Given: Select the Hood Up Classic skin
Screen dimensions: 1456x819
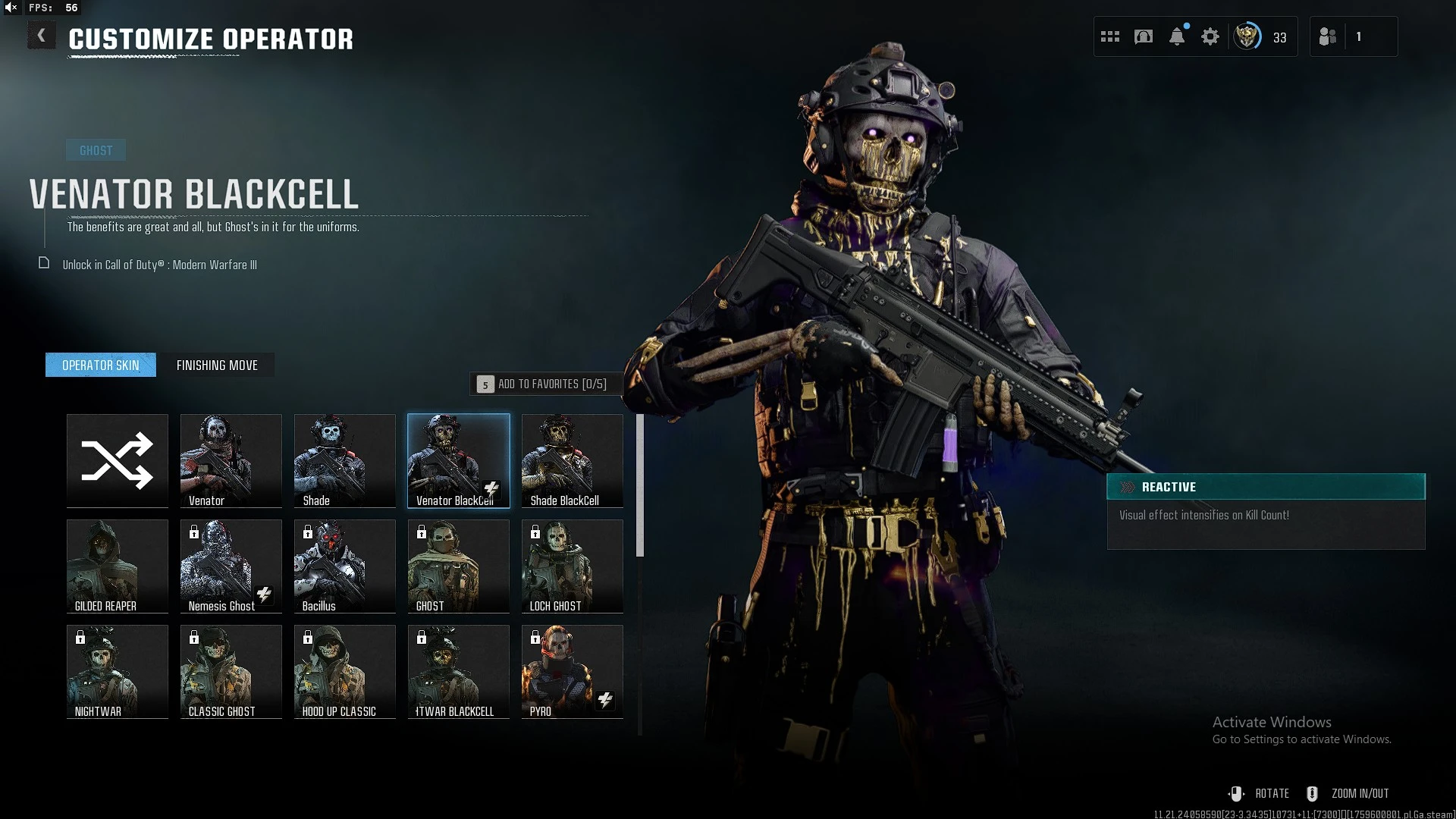Looking at the screenshot, I should pos(345,671).
